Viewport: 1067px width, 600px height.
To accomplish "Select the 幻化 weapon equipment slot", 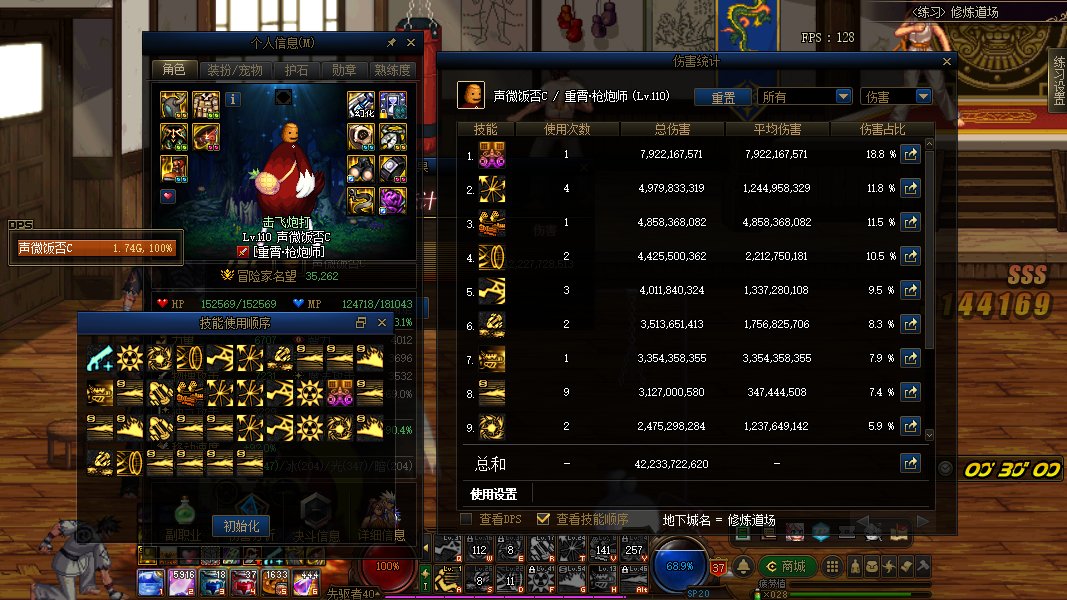I will click(360, 105).
